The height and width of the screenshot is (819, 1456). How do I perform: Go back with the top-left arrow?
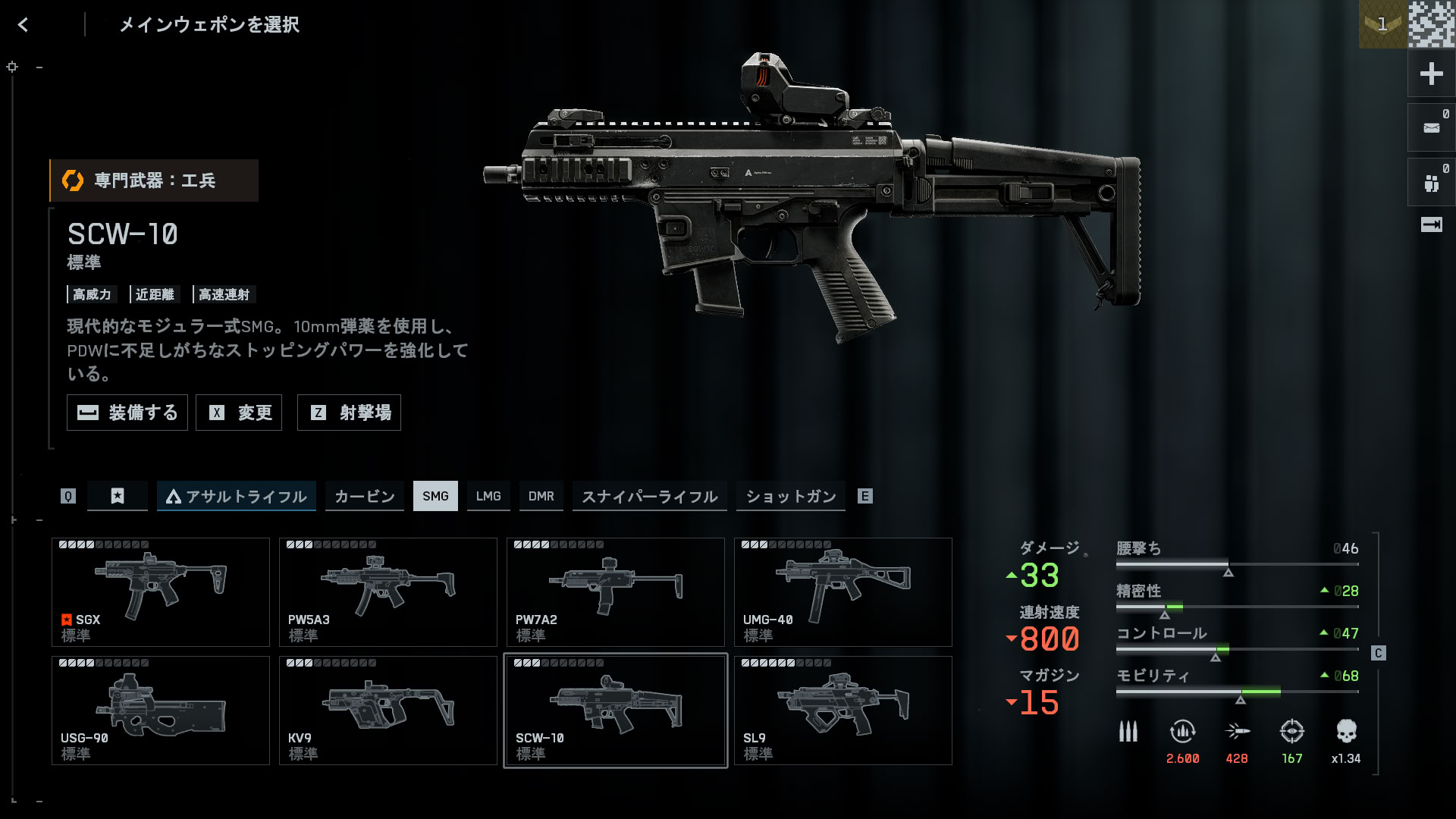[24, 25]
